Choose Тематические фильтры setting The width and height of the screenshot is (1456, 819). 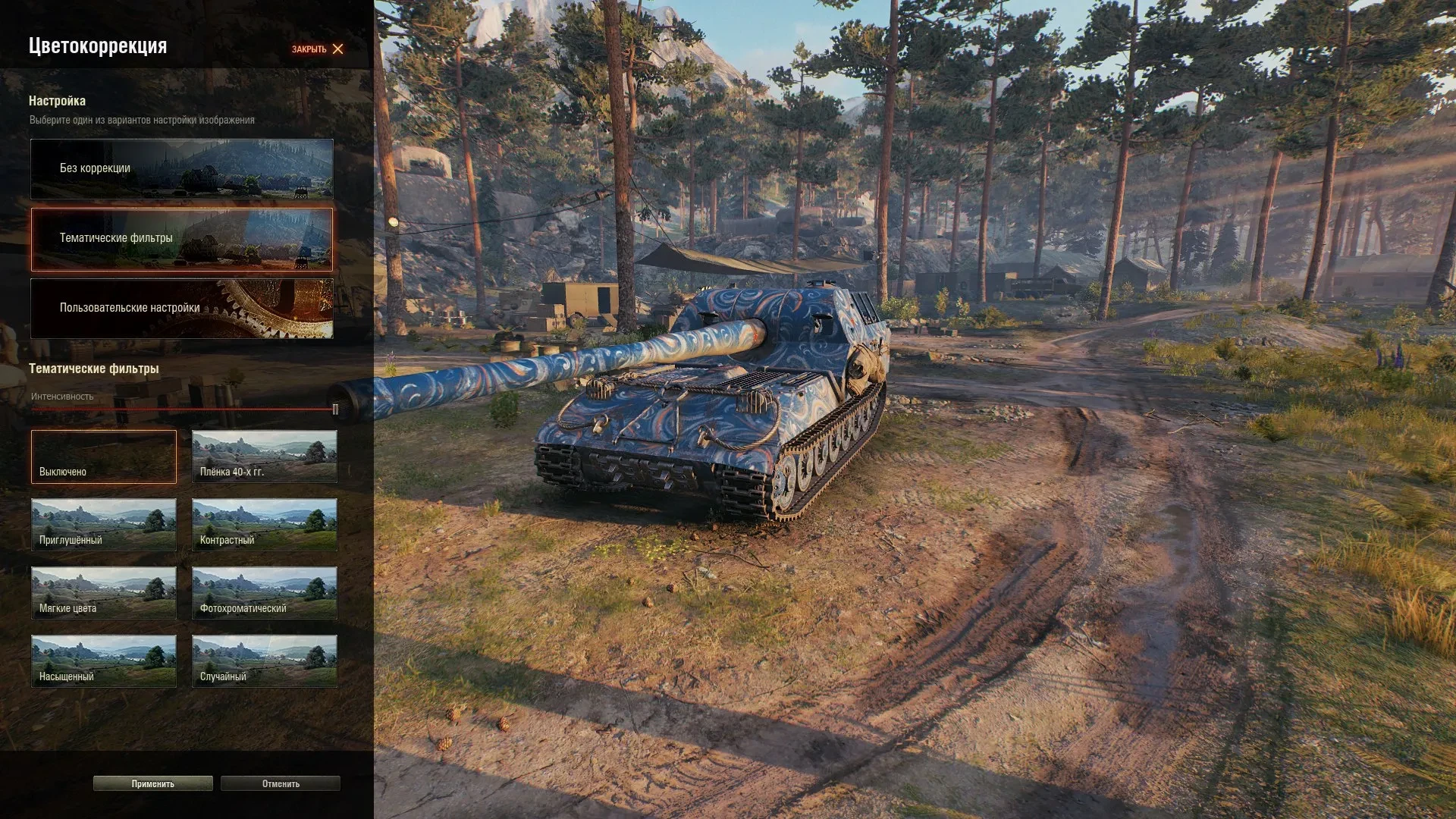pyautogui.click(x=182, y=239)
